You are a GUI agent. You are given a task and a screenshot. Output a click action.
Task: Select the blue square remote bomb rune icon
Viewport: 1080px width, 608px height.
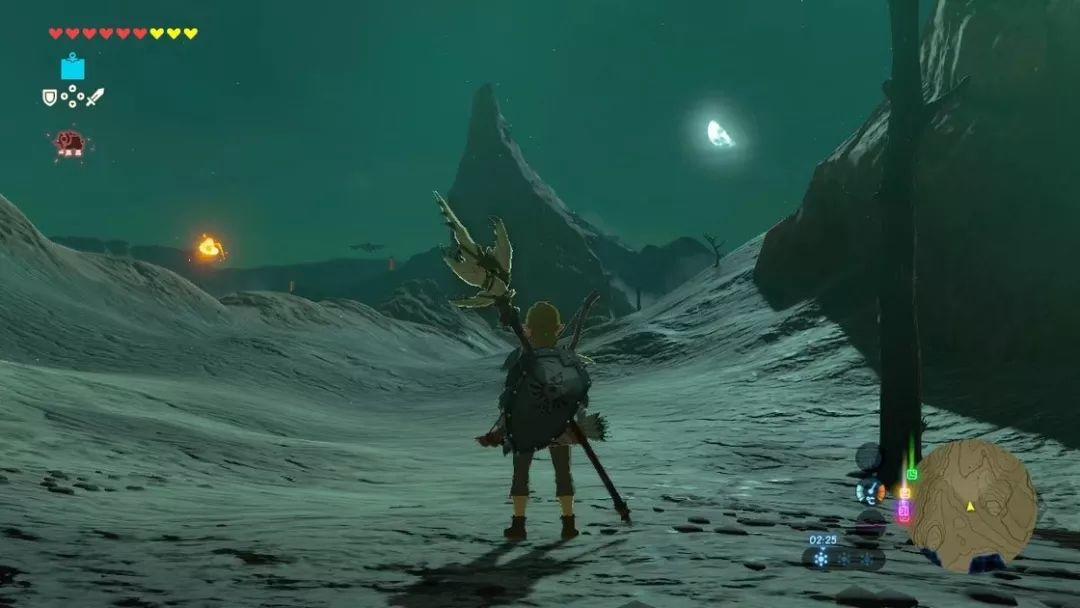pos(72,67)
